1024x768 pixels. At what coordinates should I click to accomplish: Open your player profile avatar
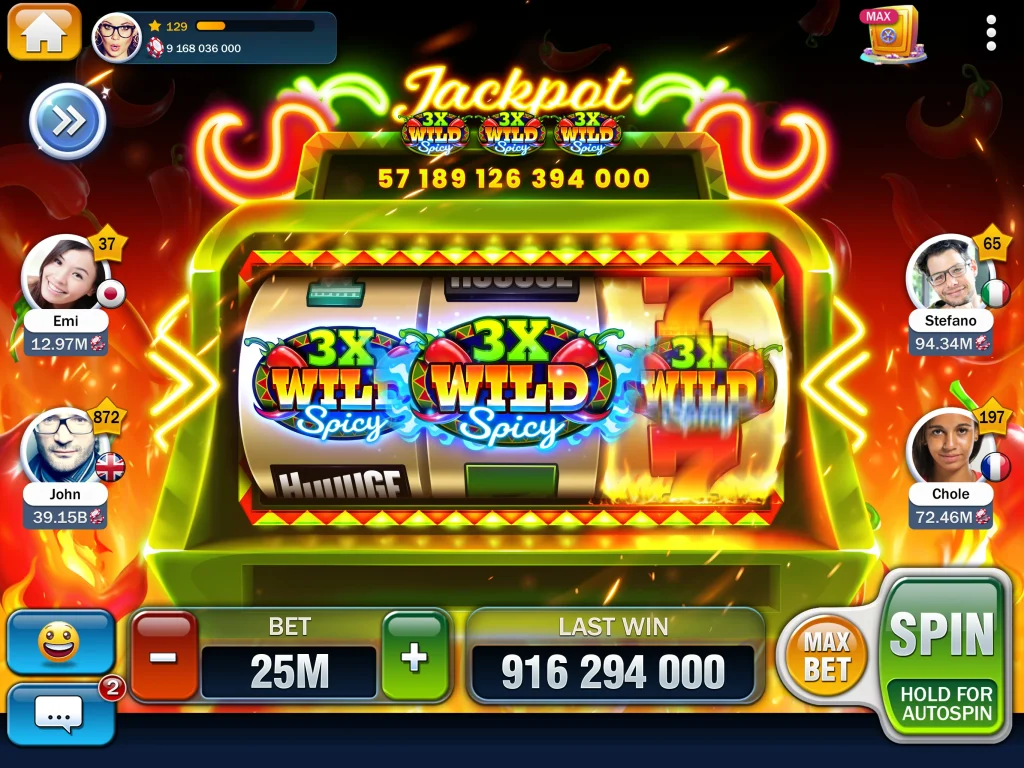tap(117, 37)
